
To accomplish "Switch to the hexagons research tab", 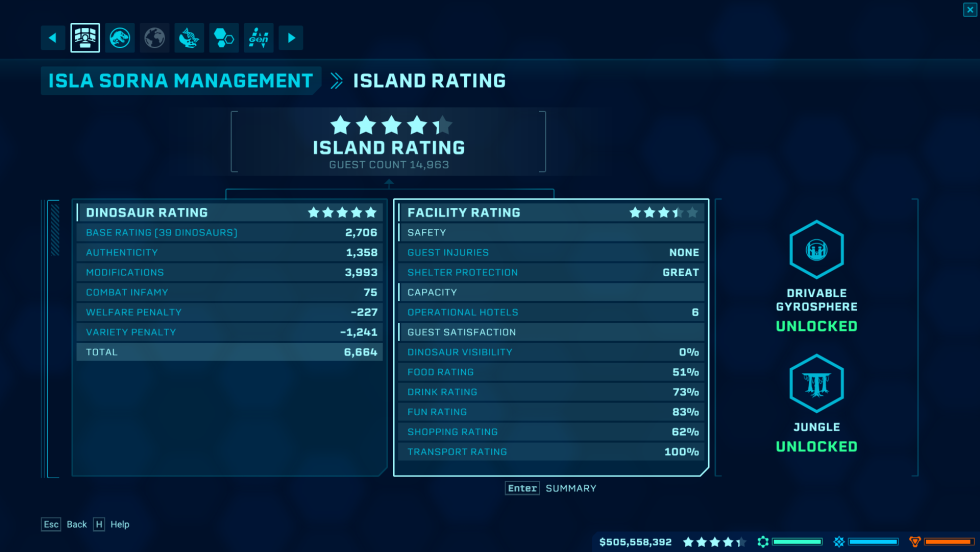I will (223, 38).
